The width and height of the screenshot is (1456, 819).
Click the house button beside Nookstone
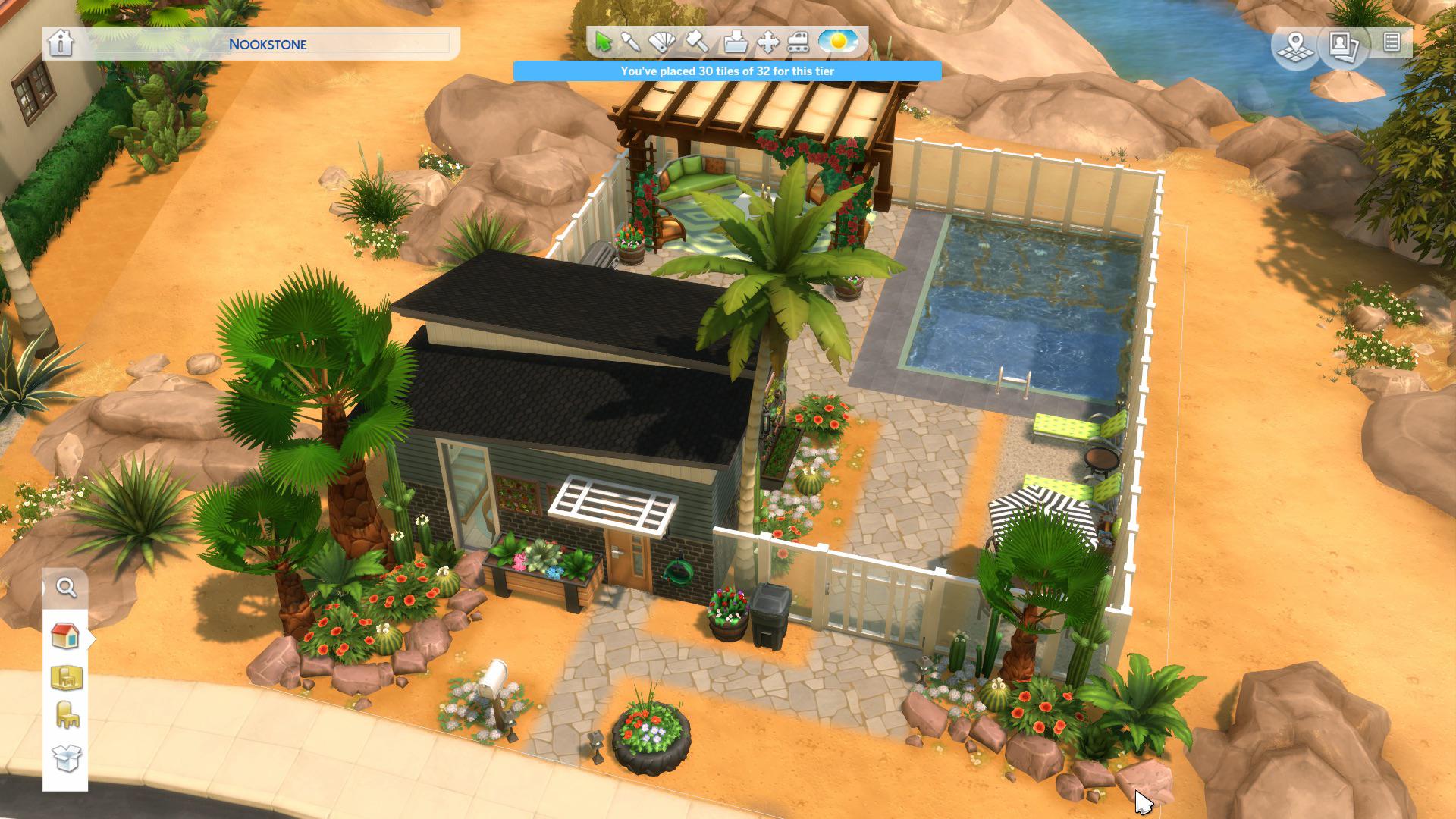click(62, 44)
